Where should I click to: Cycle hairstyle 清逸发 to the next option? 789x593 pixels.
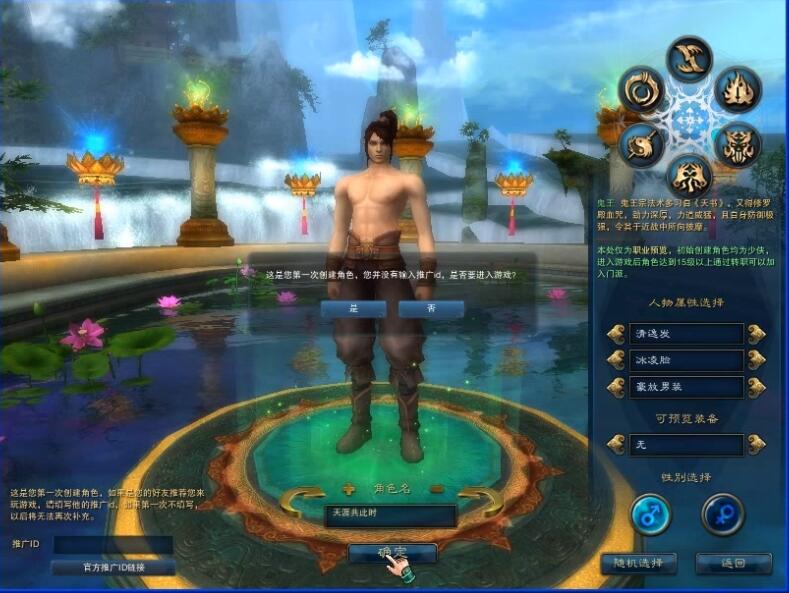(x=756, y=334)
